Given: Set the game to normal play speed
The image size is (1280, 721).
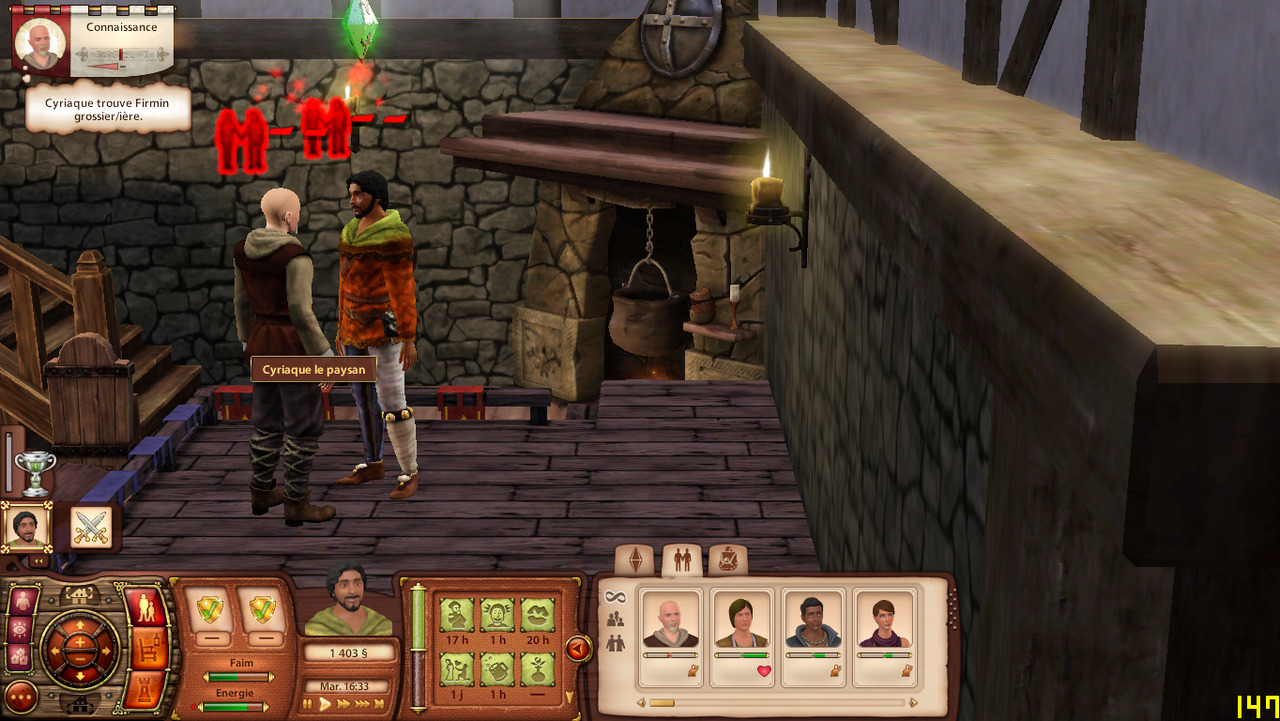Looking at the screenshot, I should coord(325,704).
